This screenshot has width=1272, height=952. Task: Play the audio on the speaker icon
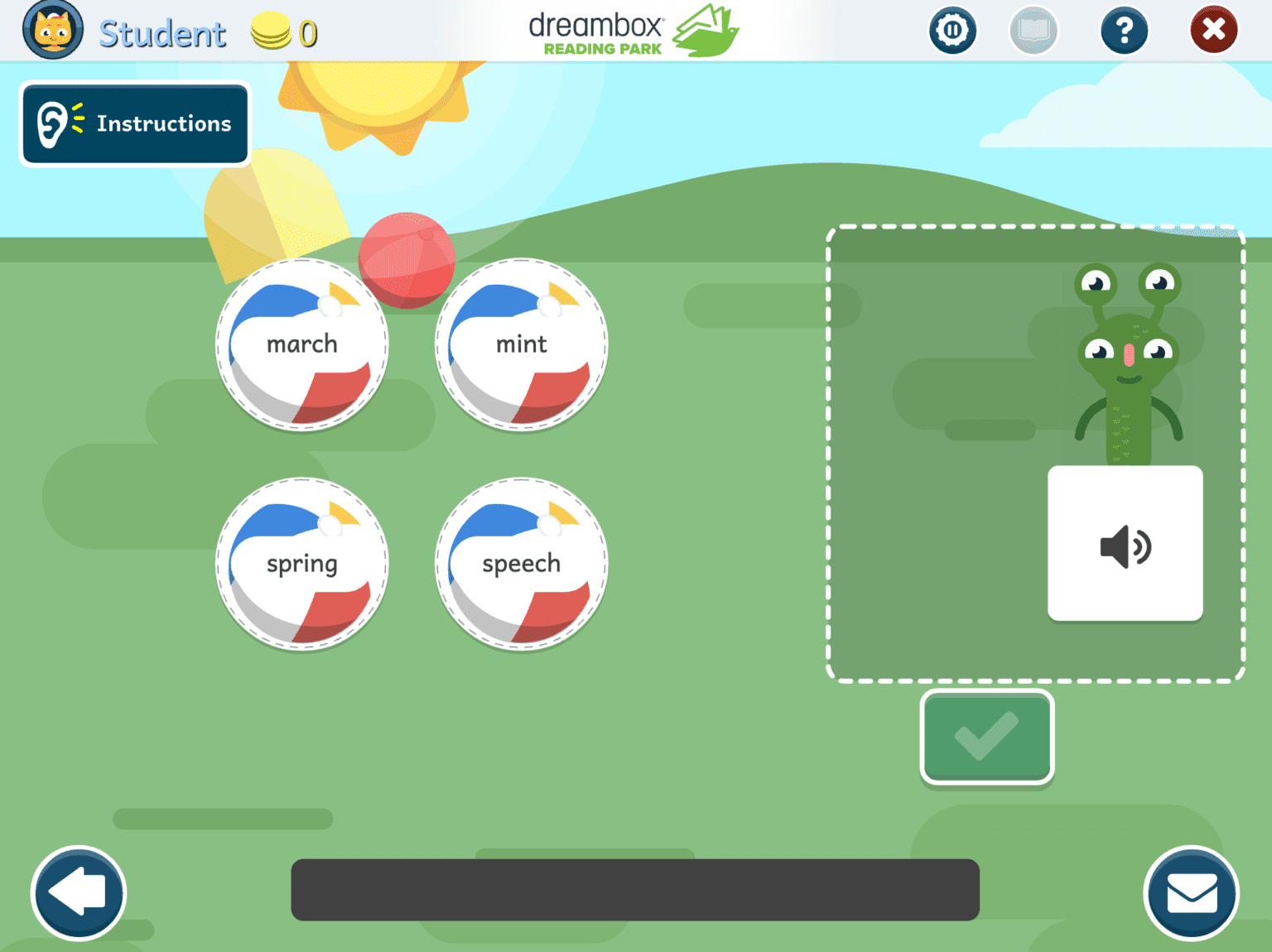(x=1125, y=543)
